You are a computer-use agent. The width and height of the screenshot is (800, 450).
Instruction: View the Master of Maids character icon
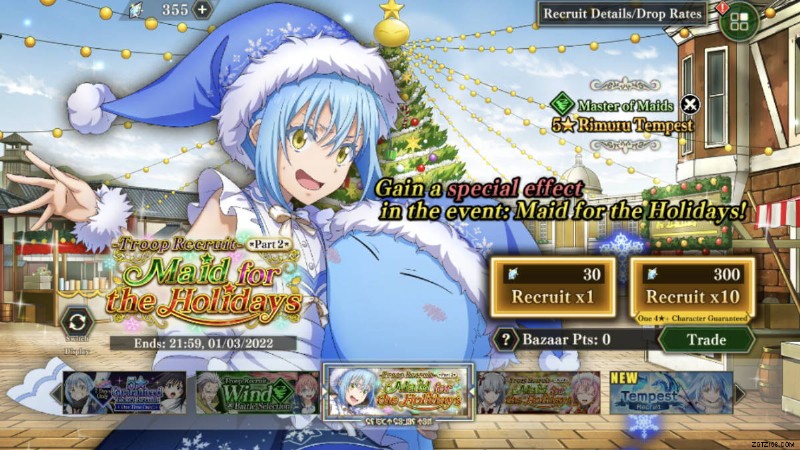click(564, 103)
